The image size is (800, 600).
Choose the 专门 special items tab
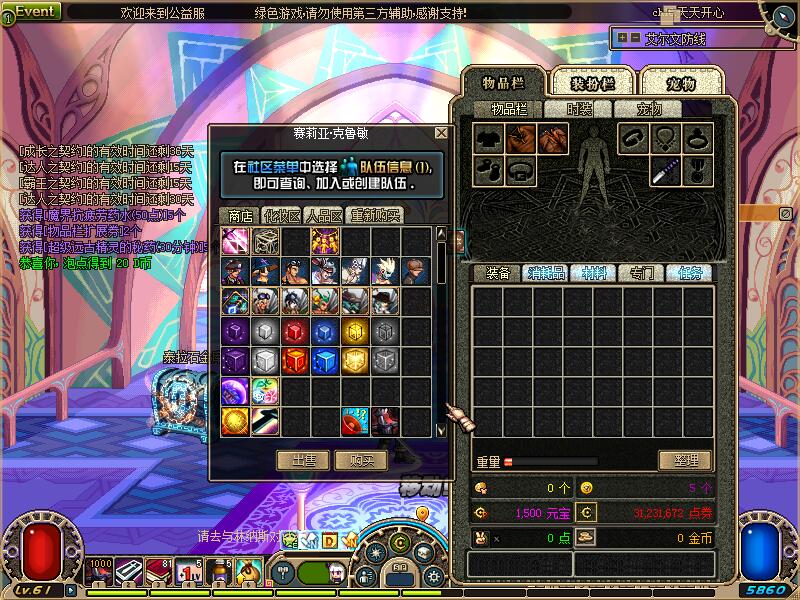coord(640,272)
